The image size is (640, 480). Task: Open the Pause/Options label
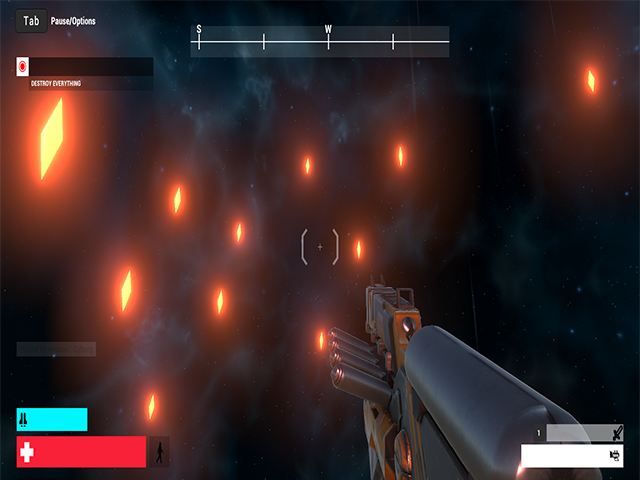(x=73, y=21)
